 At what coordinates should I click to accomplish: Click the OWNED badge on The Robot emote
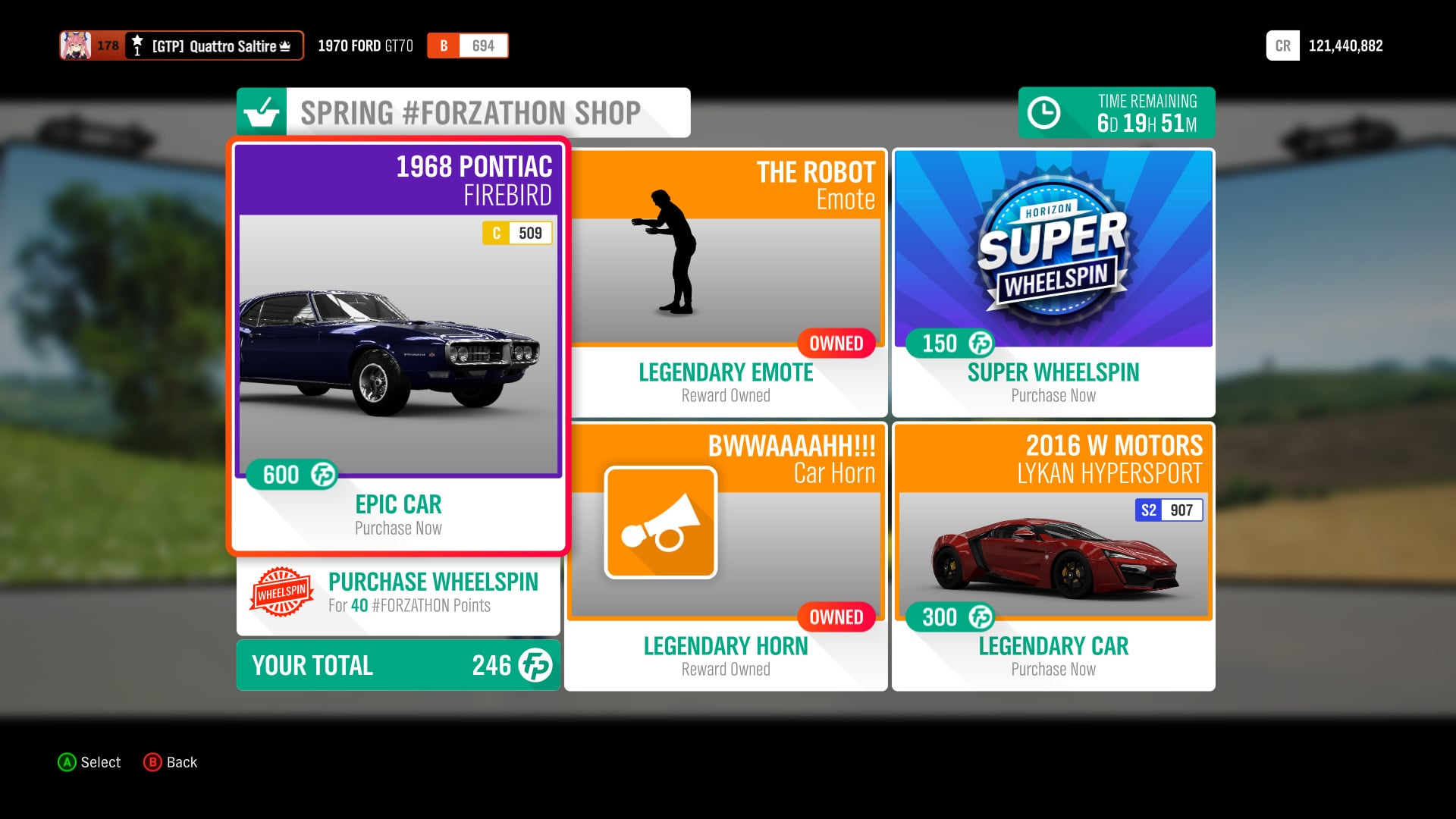[x=835, y=343]
